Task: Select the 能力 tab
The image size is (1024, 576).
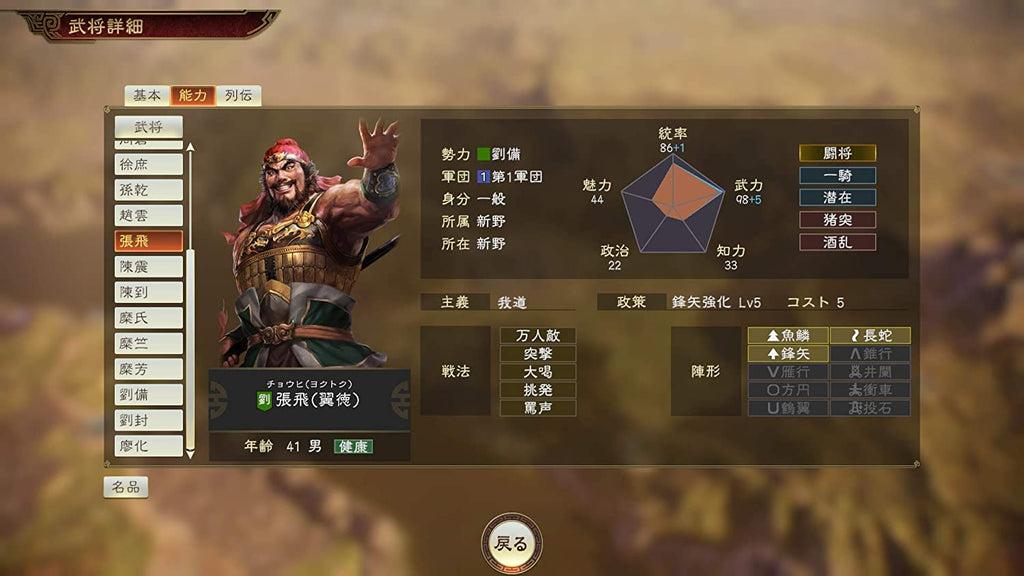Action: (193, 95)
